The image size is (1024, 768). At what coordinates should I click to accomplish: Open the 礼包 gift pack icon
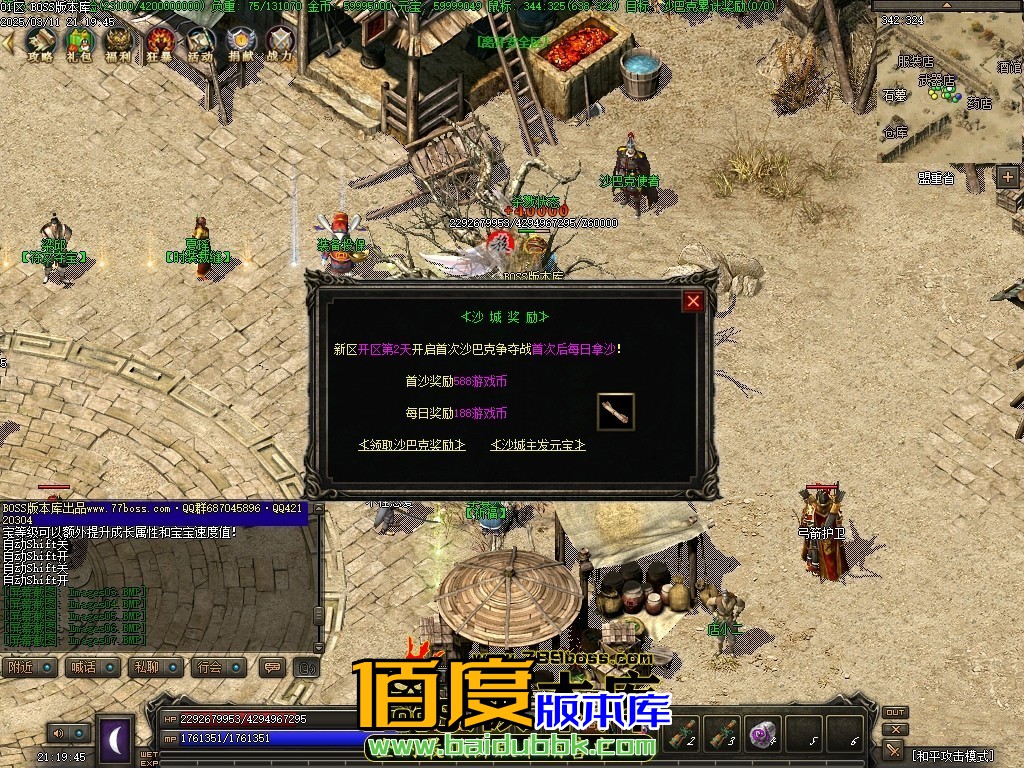pos(80,42)
